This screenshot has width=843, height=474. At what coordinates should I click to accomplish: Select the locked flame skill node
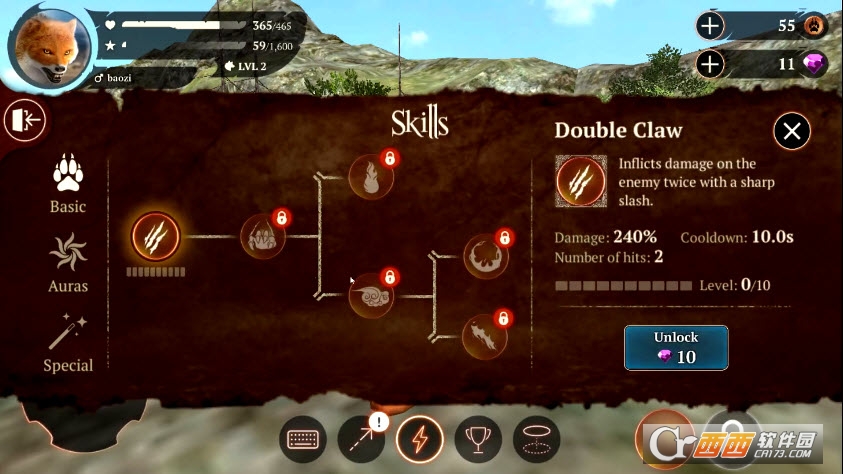tap(371, 177)
